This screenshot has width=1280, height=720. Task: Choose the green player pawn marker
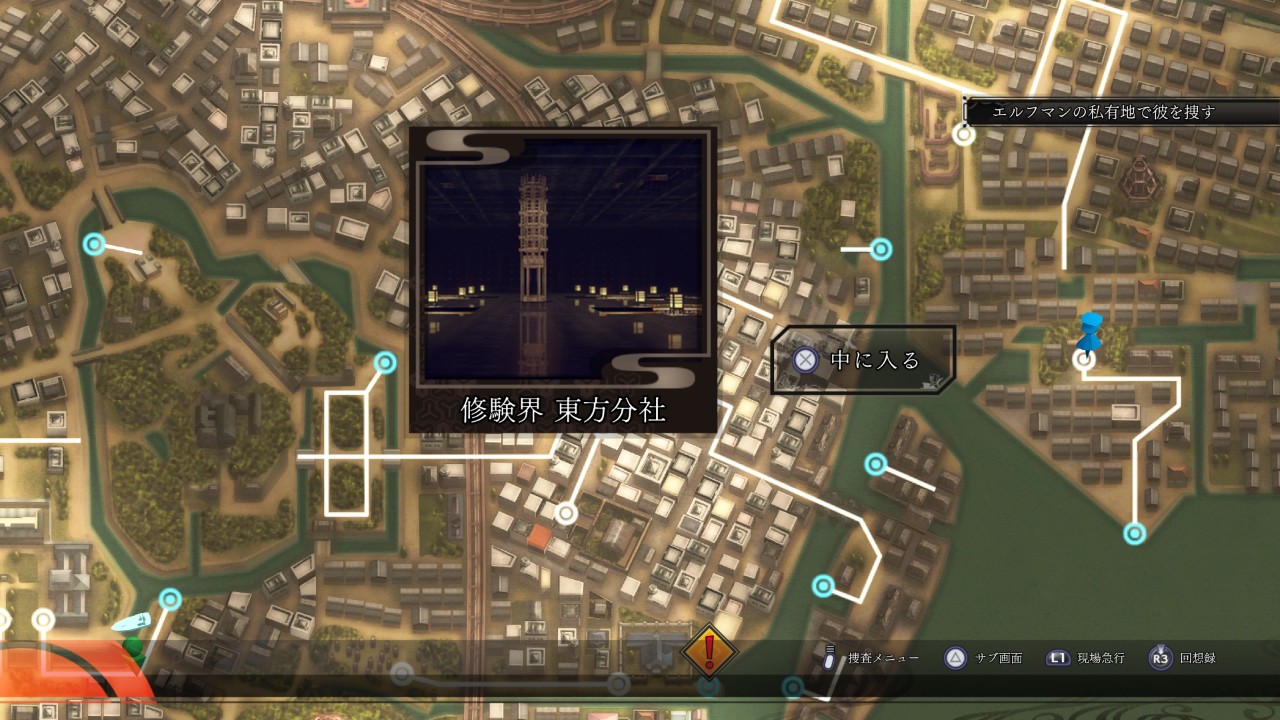pos(132,647)
